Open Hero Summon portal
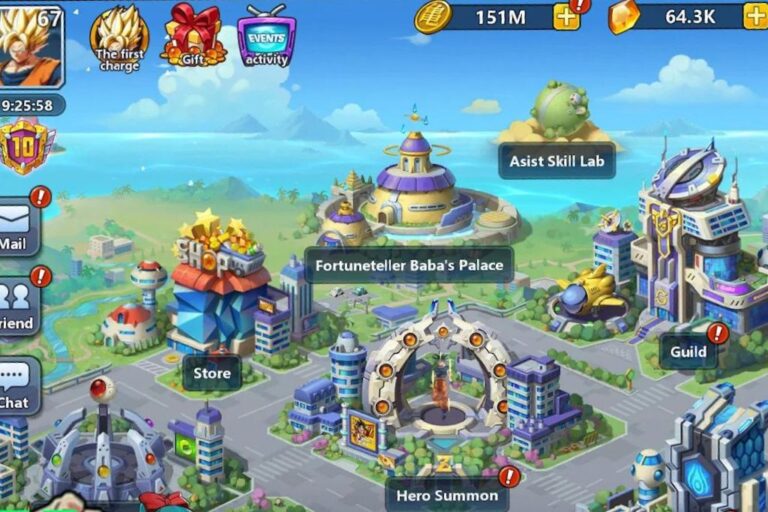 pyautogui.click(x=446, y=494)
